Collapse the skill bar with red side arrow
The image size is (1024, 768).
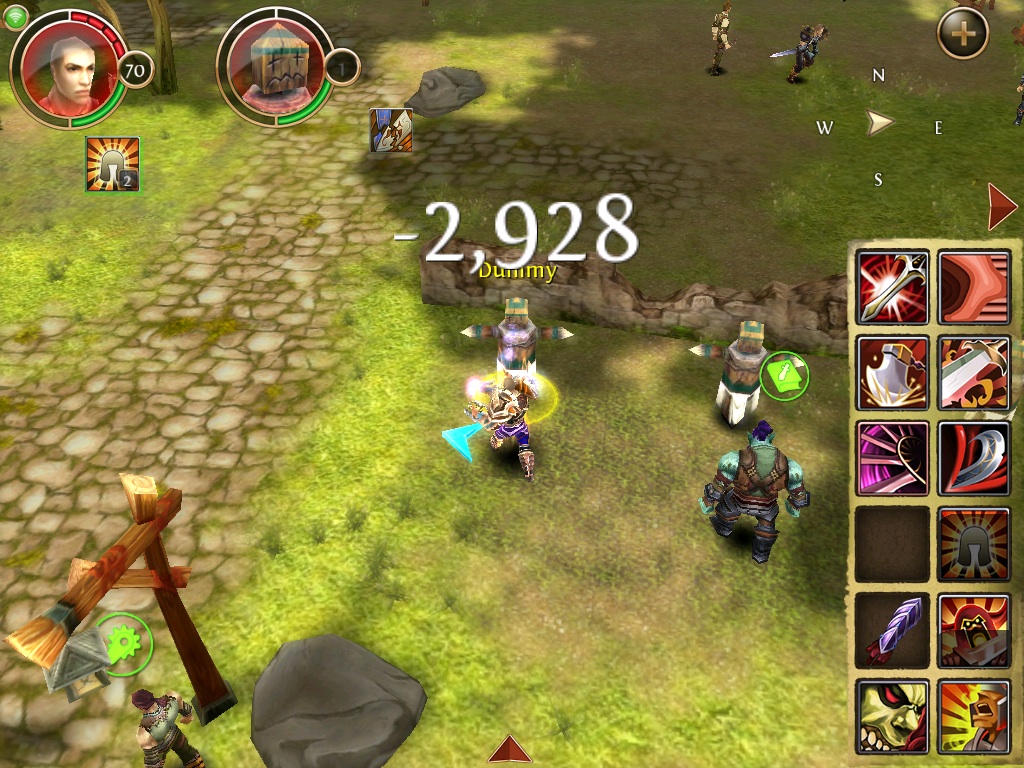tap(1001, 207)
